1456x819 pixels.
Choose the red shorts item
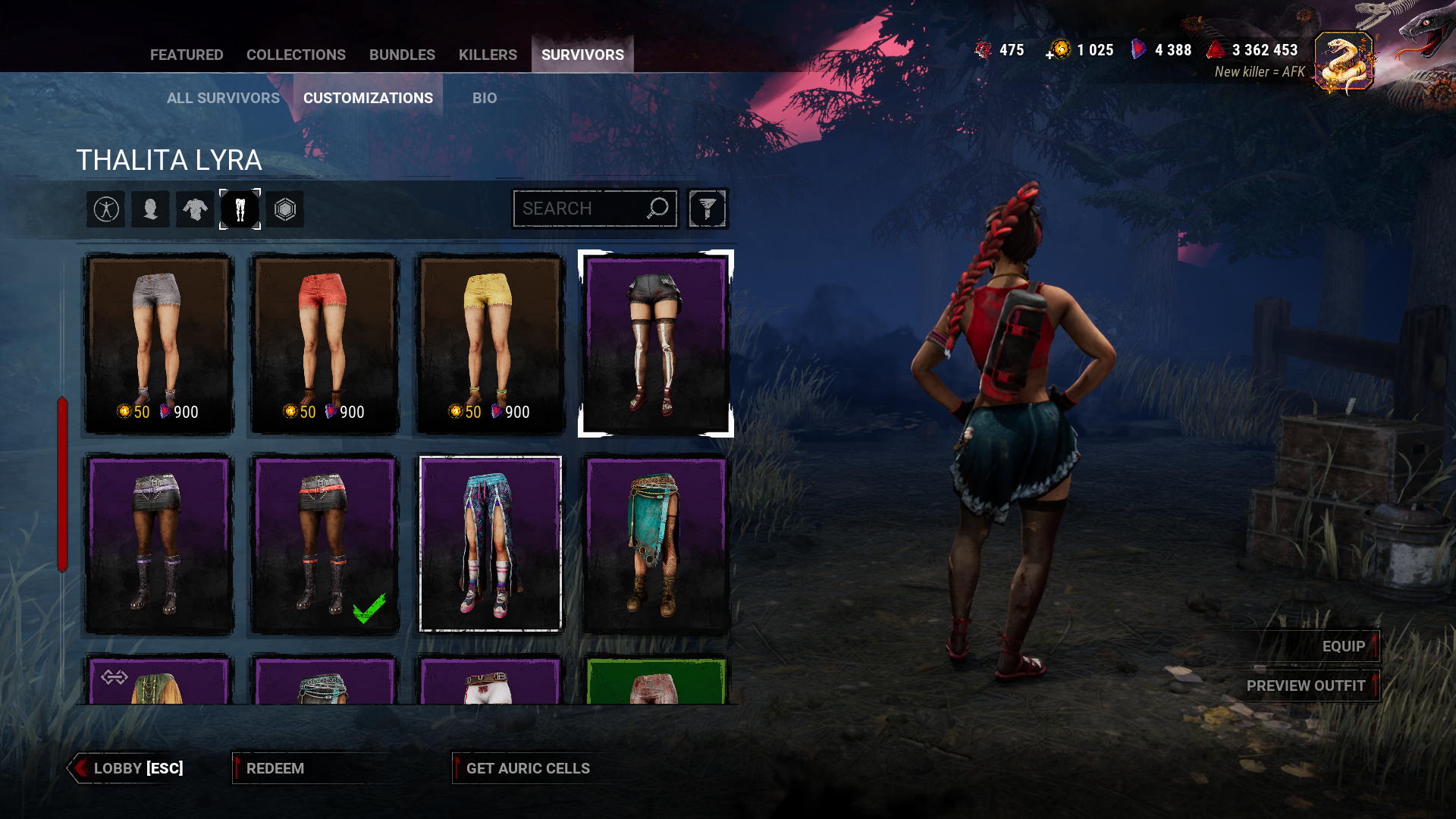click(x=325, y=344)
